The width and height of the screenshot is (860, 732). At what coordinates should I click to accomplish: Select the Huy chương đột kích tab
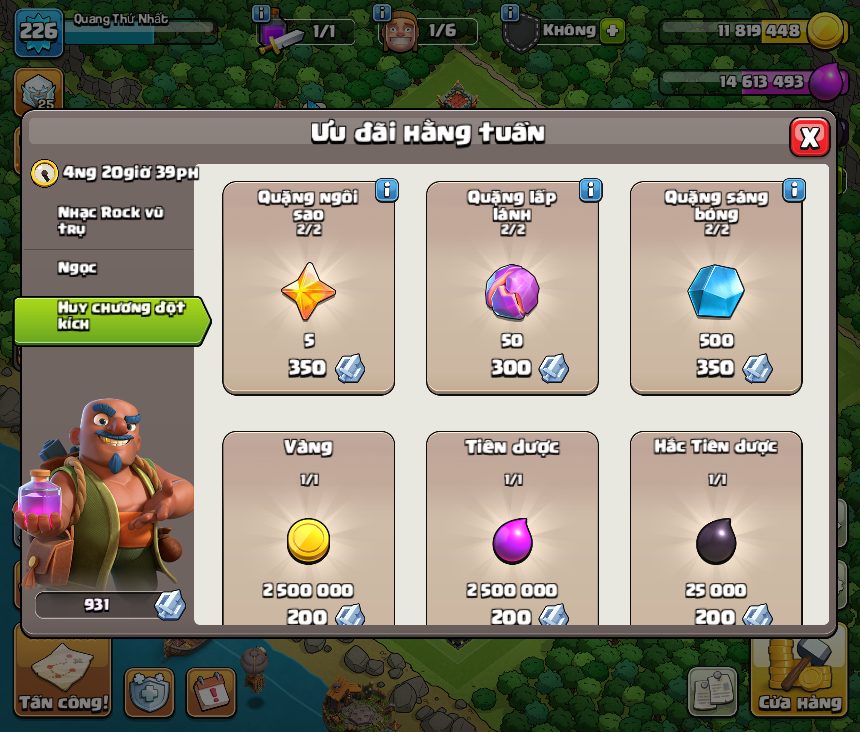tap(110, 315)
